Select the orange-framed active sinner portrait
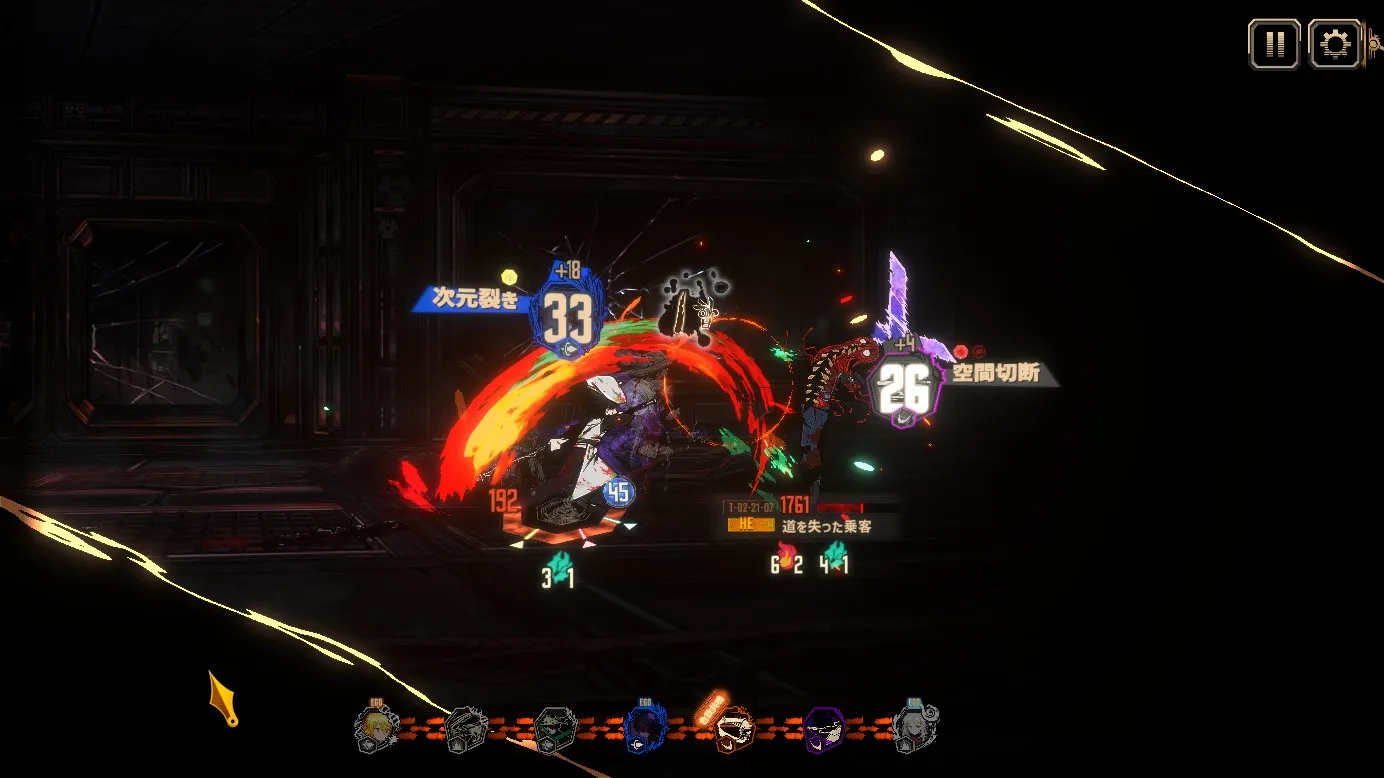This screenshot has height=778, width=1384. (733, 730)
